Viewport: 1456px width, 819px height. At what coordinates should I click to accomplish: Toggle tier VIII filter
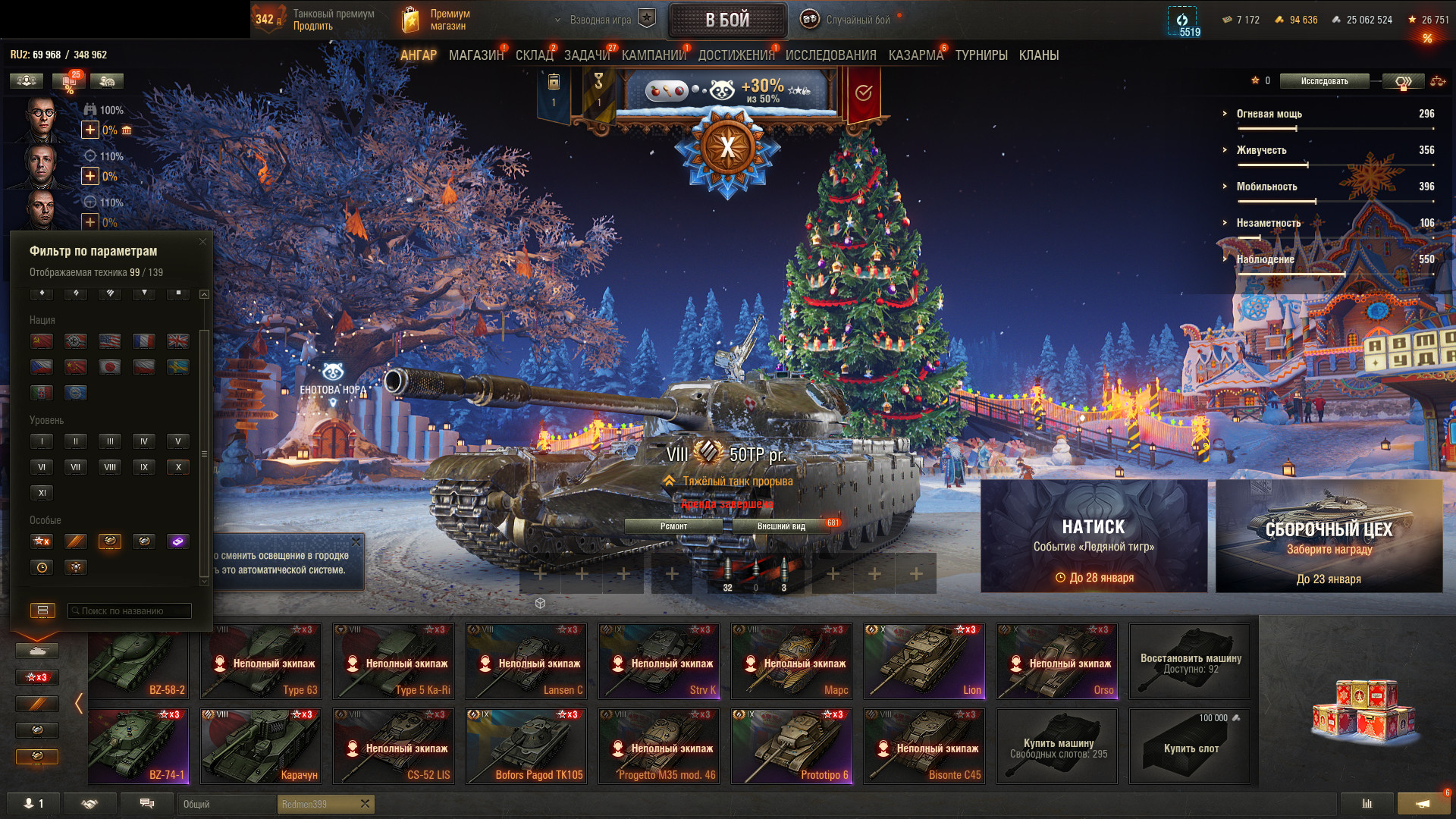coord(110,467)
